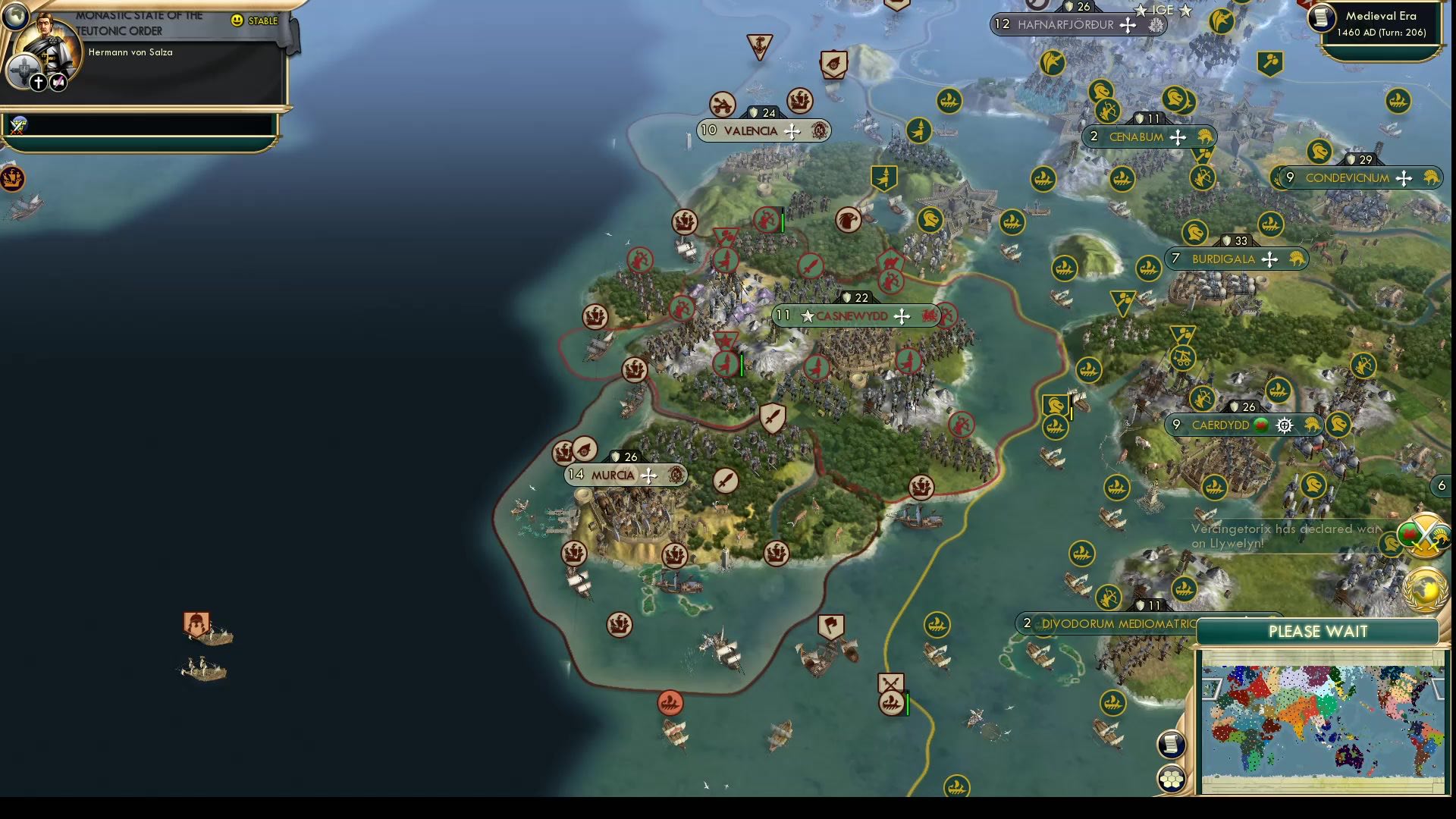Expand the notification stack via the 6 badge
The width and height of the screenshot is (1456, 819).
[1442, 486]
